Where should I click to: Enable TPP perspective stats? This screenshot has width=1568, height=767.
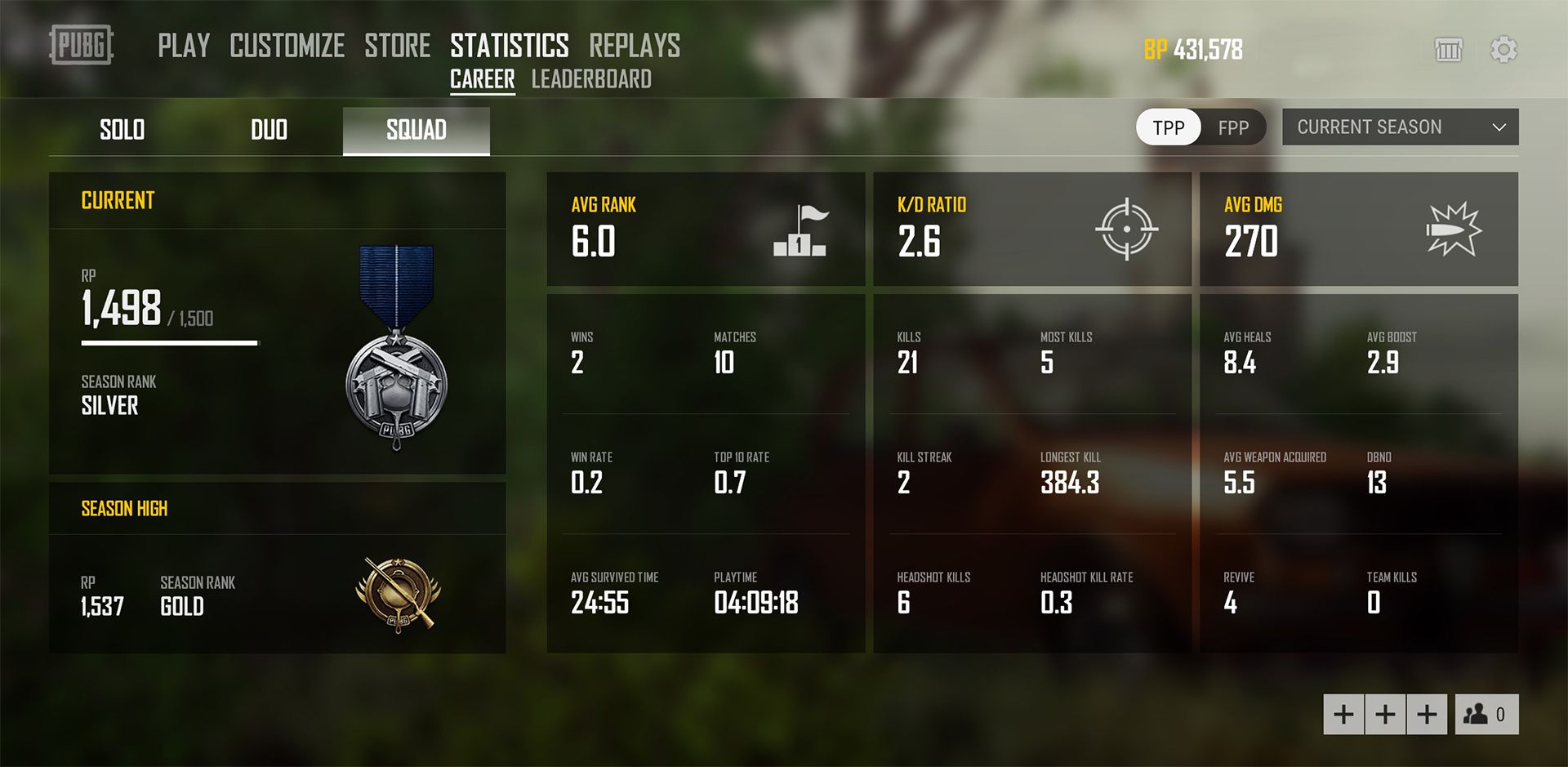coord(1167,127)
